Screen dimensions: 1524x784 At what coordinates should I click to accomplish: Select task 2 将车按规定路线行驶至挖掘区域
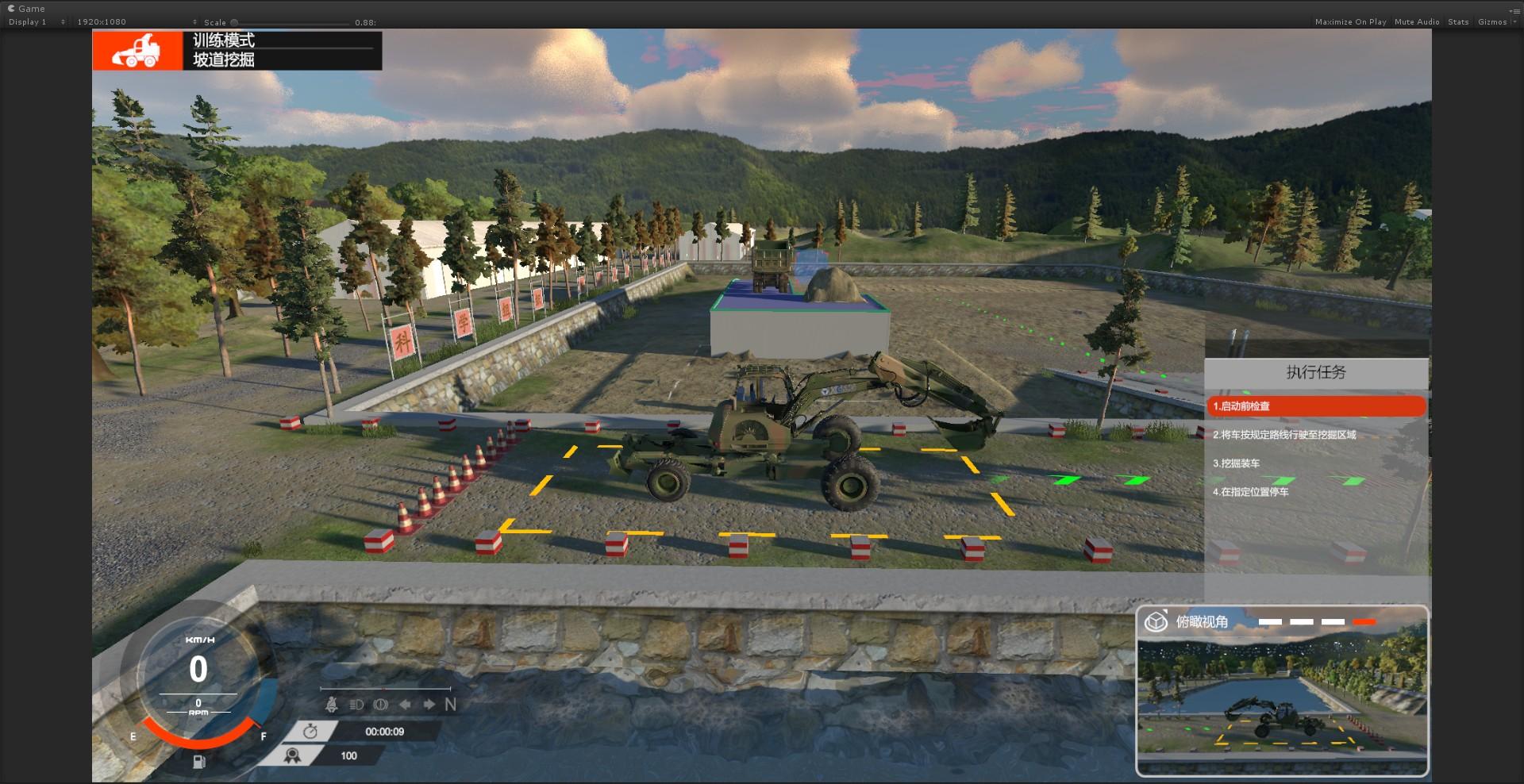[1284, 435]
